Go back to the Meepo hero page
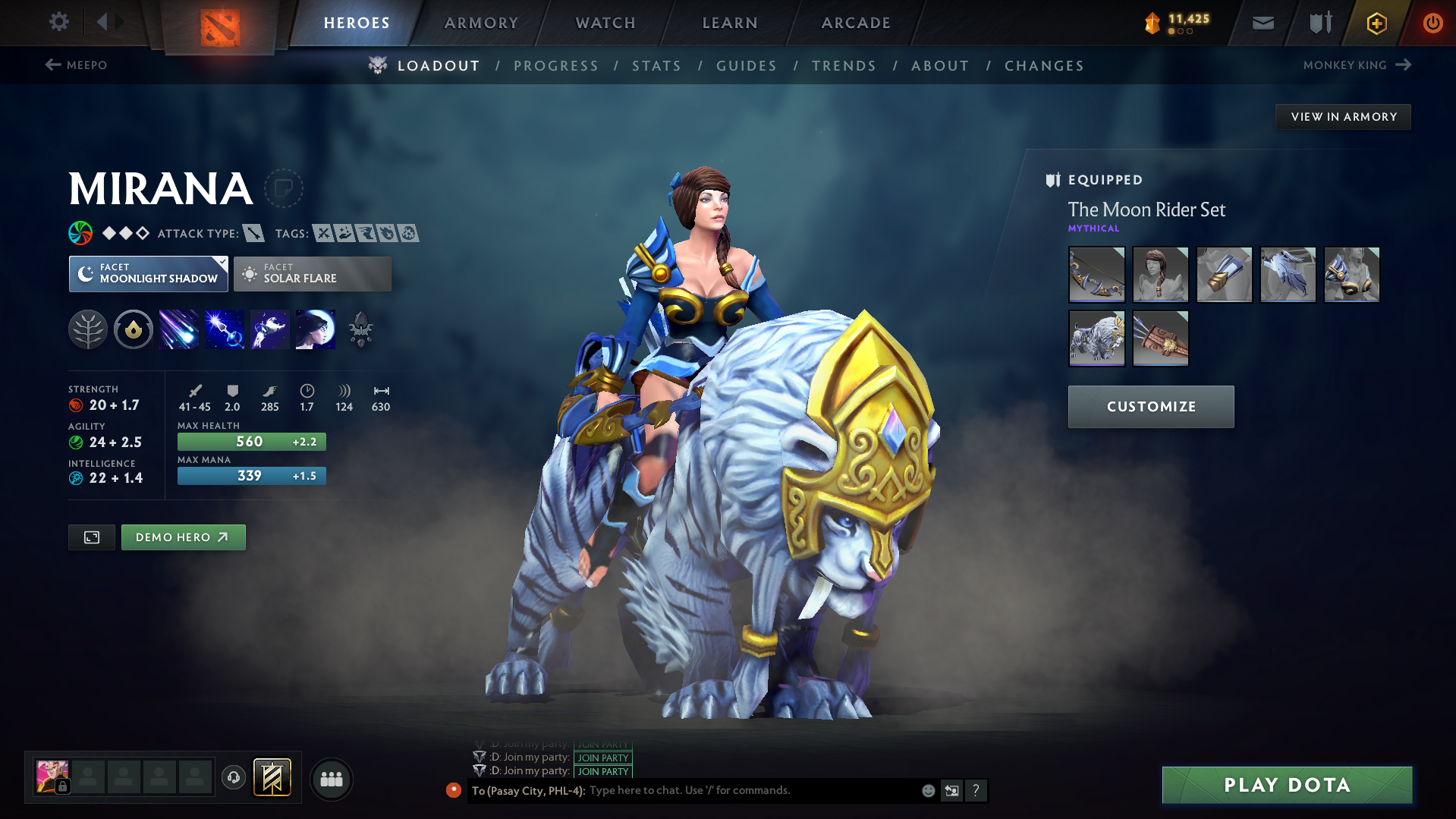The width and height of the screenshot is (1456, 819). 77,65
